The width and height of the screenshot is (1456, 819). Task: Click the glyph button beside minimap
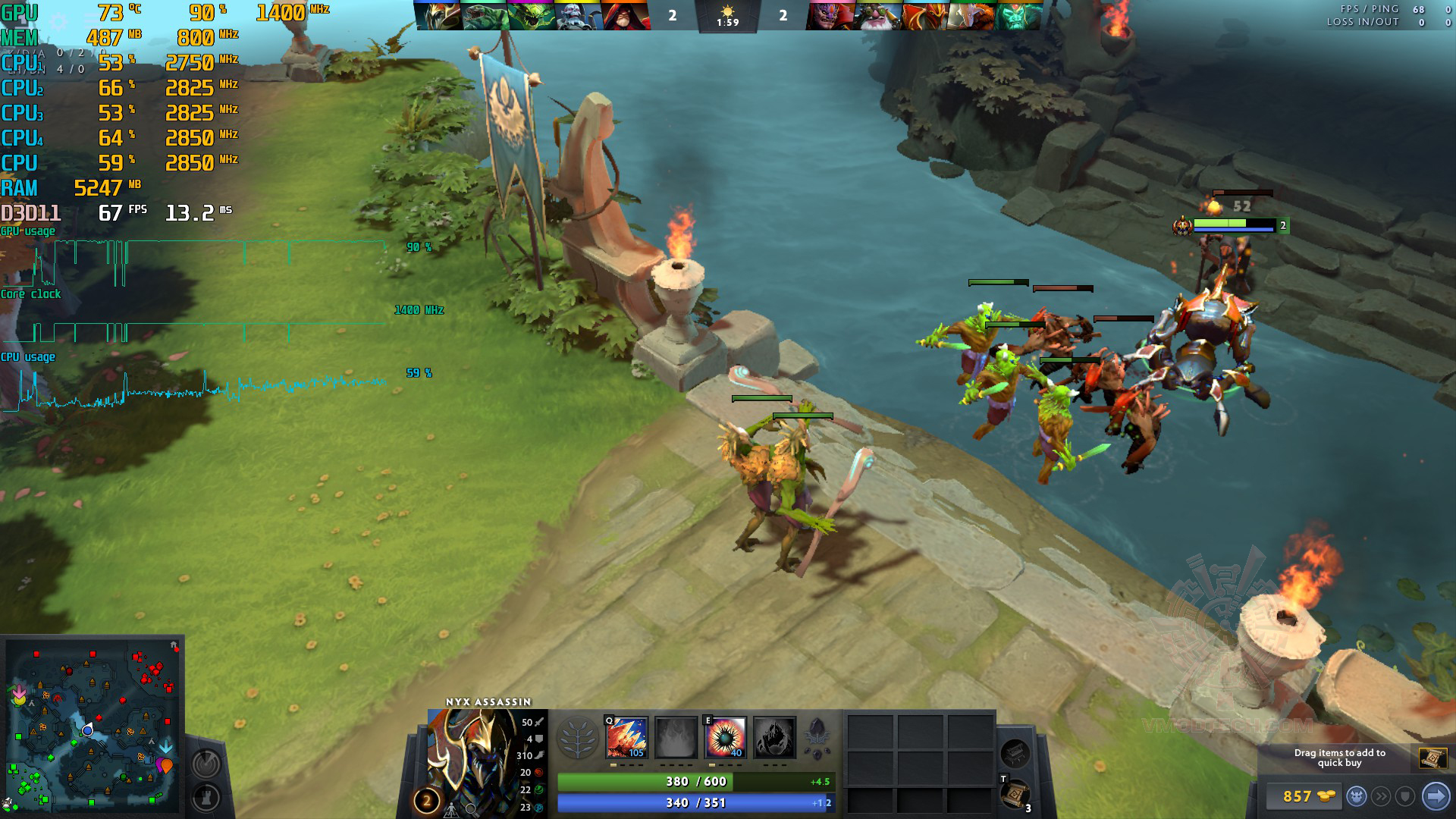coord(206,763)
